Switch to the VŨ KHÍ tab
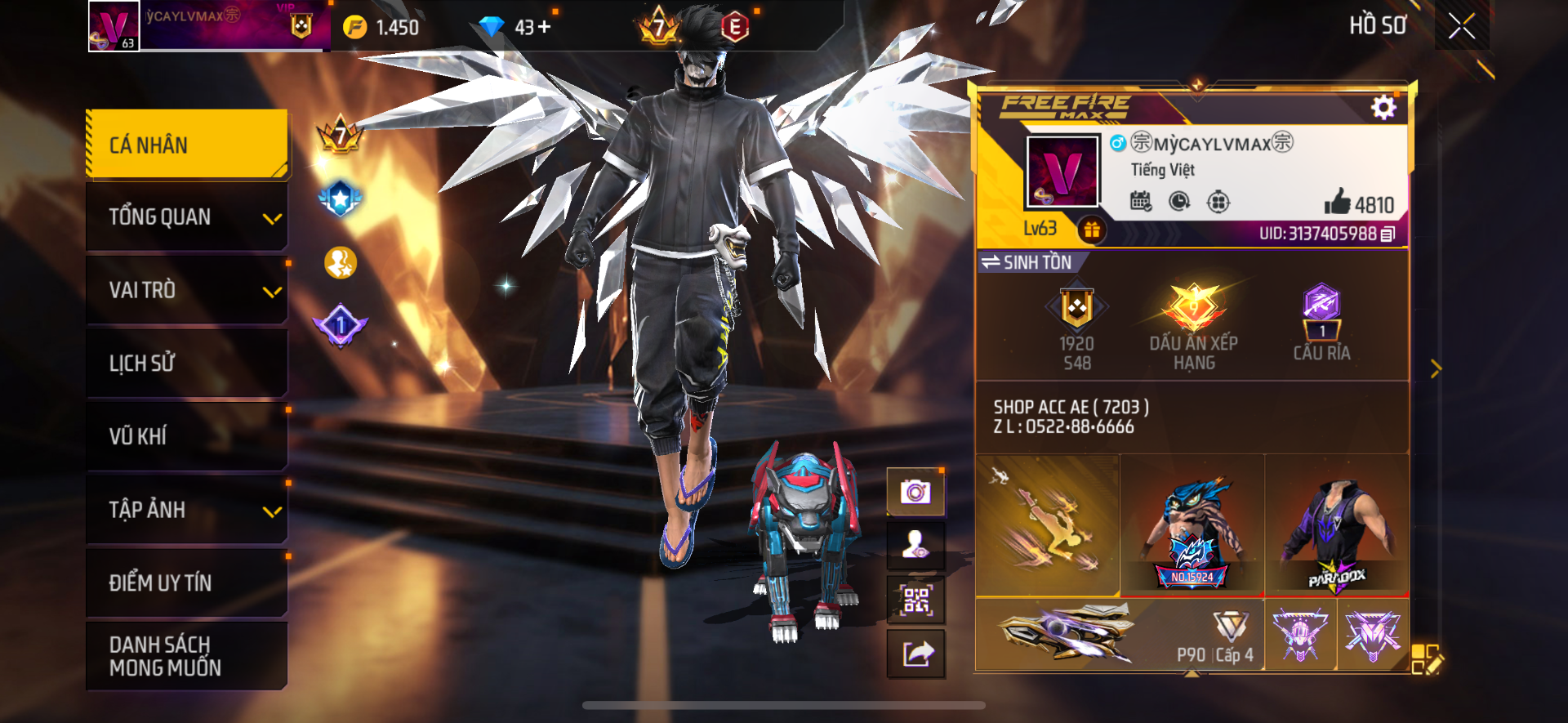Image resolution: width=1568 pixels, height=723 pixels. 187,436
